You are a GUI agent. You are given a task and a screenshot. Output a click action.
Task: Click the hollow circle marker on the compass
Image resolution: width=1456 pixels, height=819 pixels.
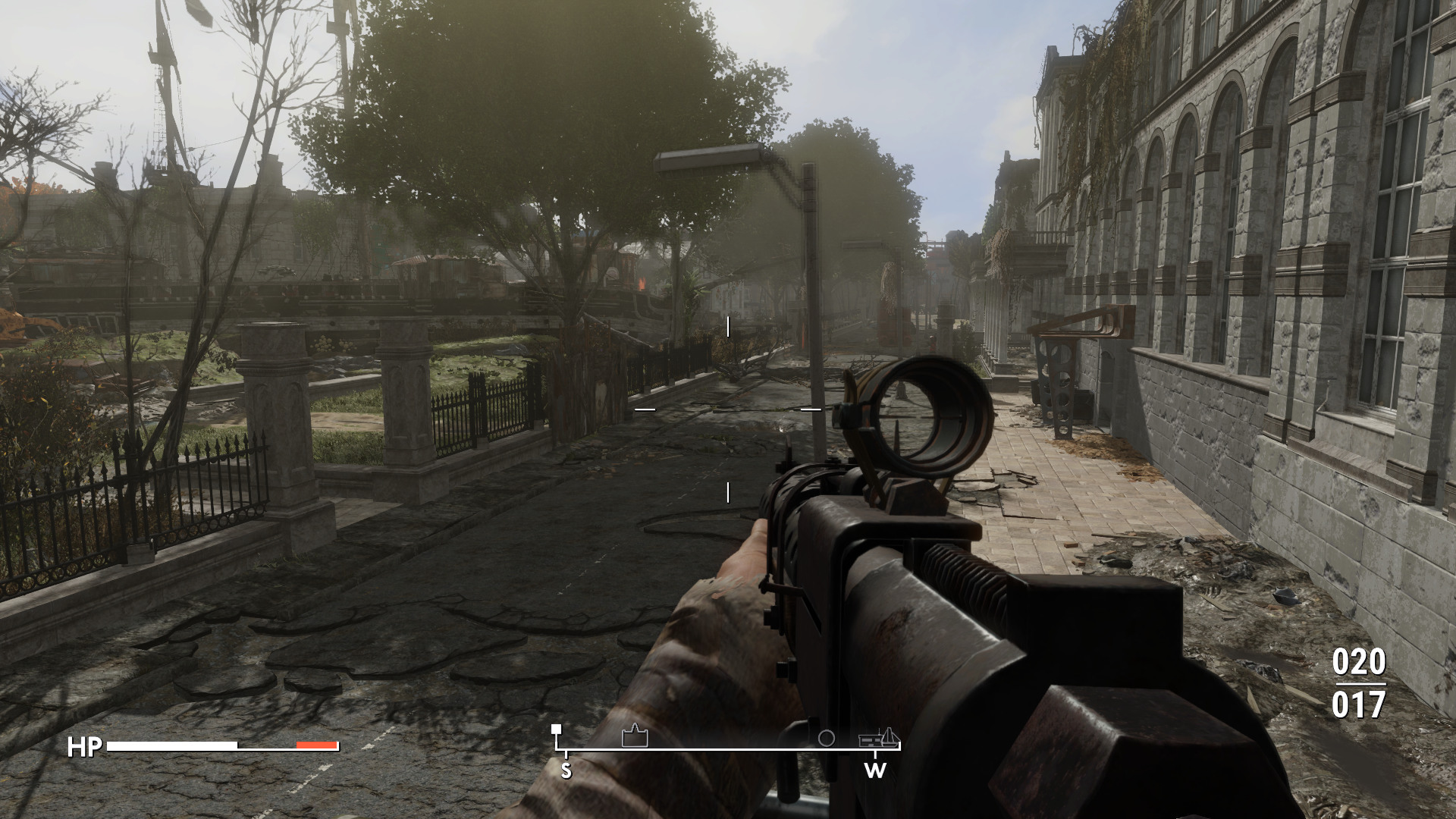(827, 738)
